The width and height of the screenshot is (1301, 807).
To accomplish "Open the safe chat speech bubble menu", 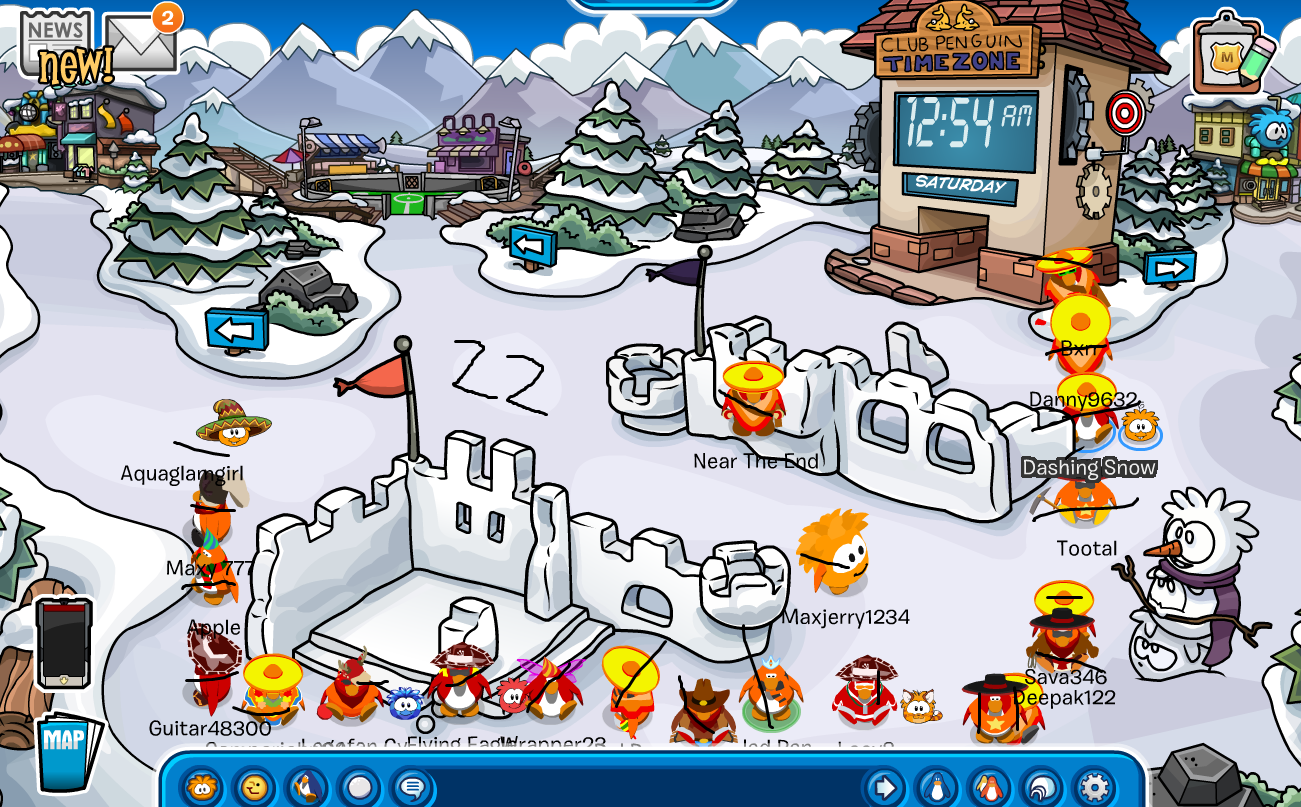I will point(411,787).
